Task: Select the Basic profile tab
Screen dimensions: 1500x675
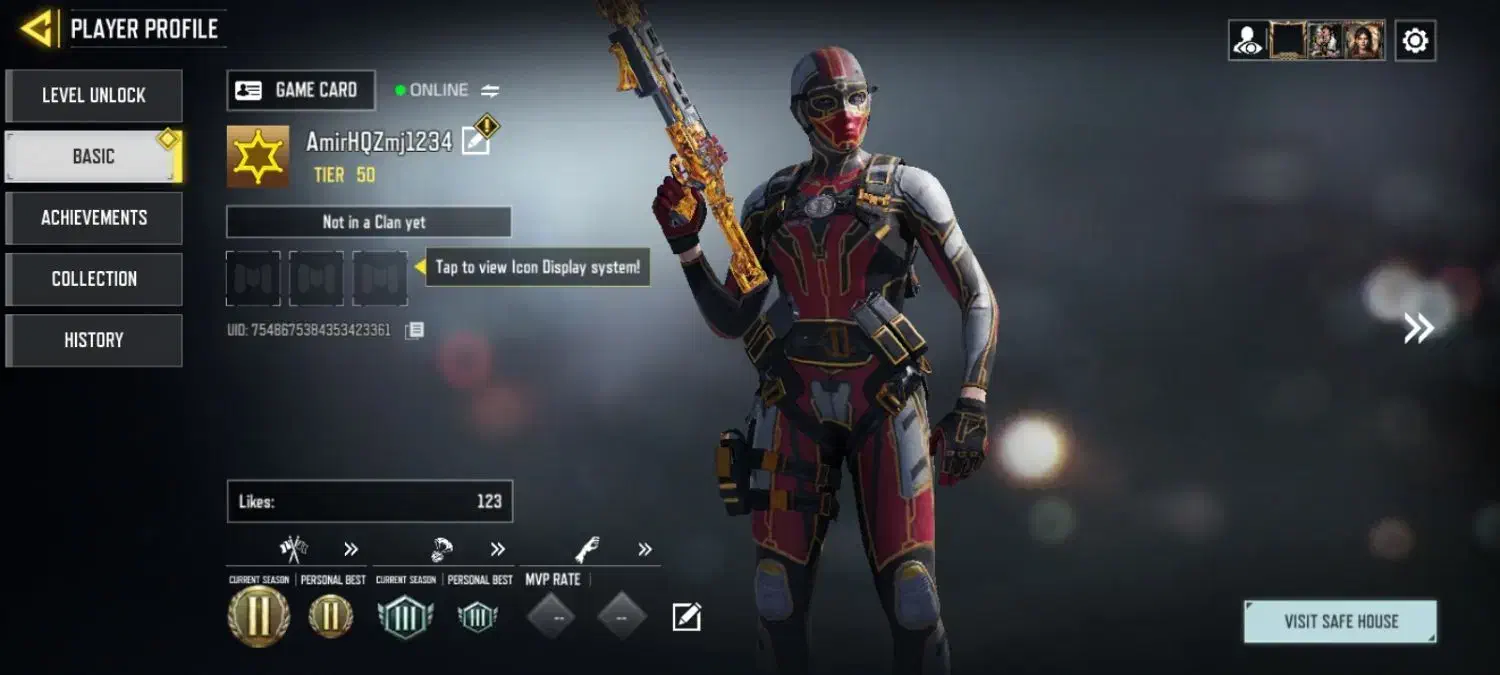Action: (x=94, y=157)
